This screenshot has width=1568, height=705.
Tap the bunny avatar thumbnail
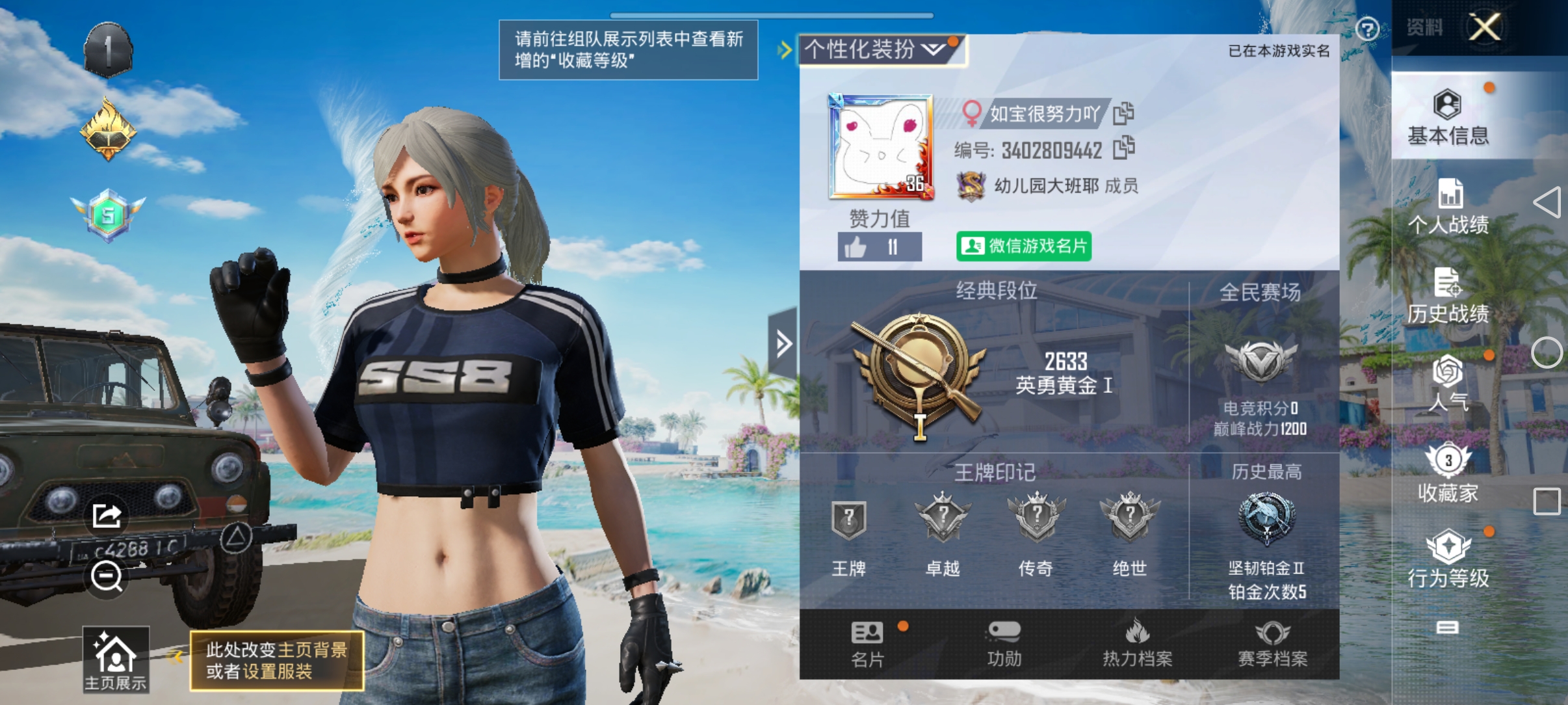[880, 146]
